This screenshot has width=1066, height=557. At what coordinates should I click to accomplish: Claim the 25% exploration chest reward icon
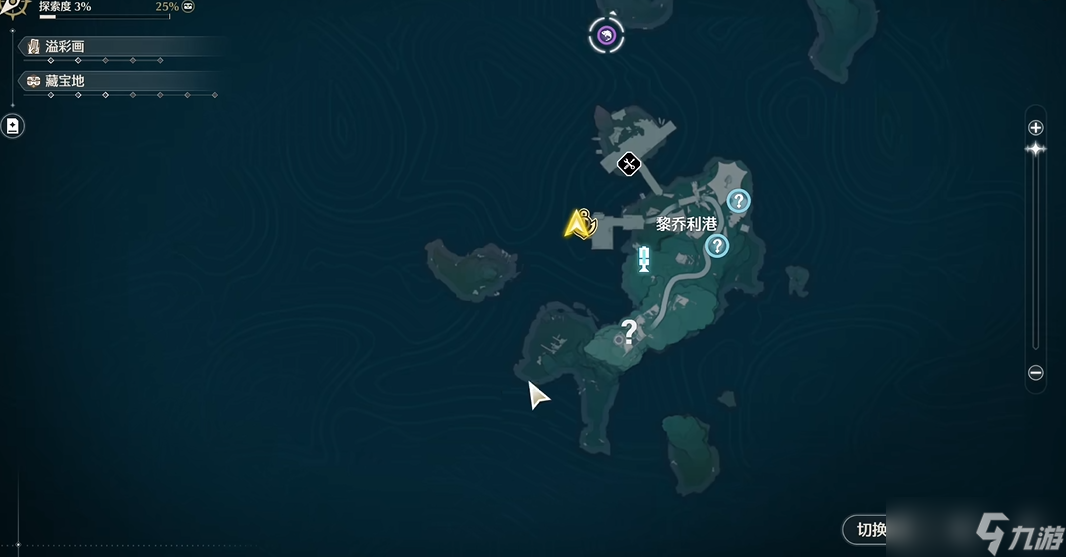click(x=188, y=7)
